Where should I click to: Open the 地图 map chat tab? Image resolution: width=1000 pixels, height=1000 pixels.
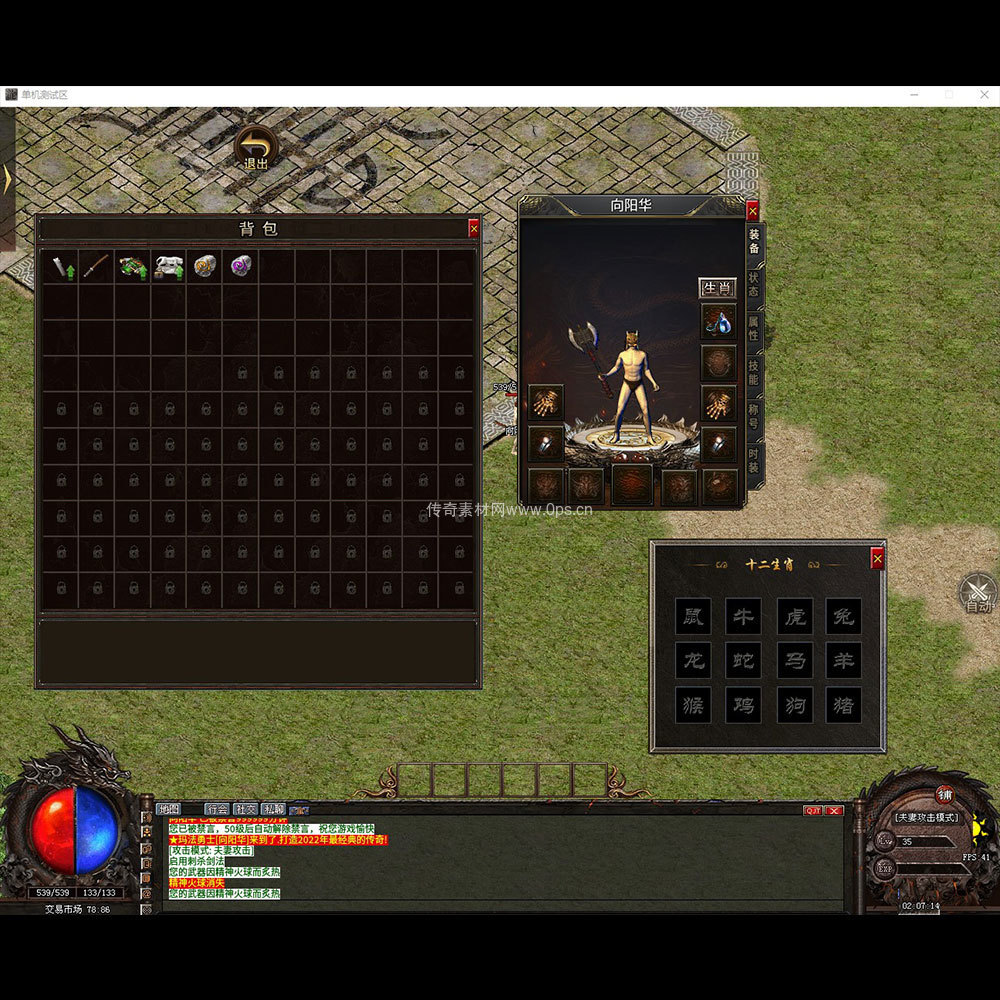click(168, 809)
